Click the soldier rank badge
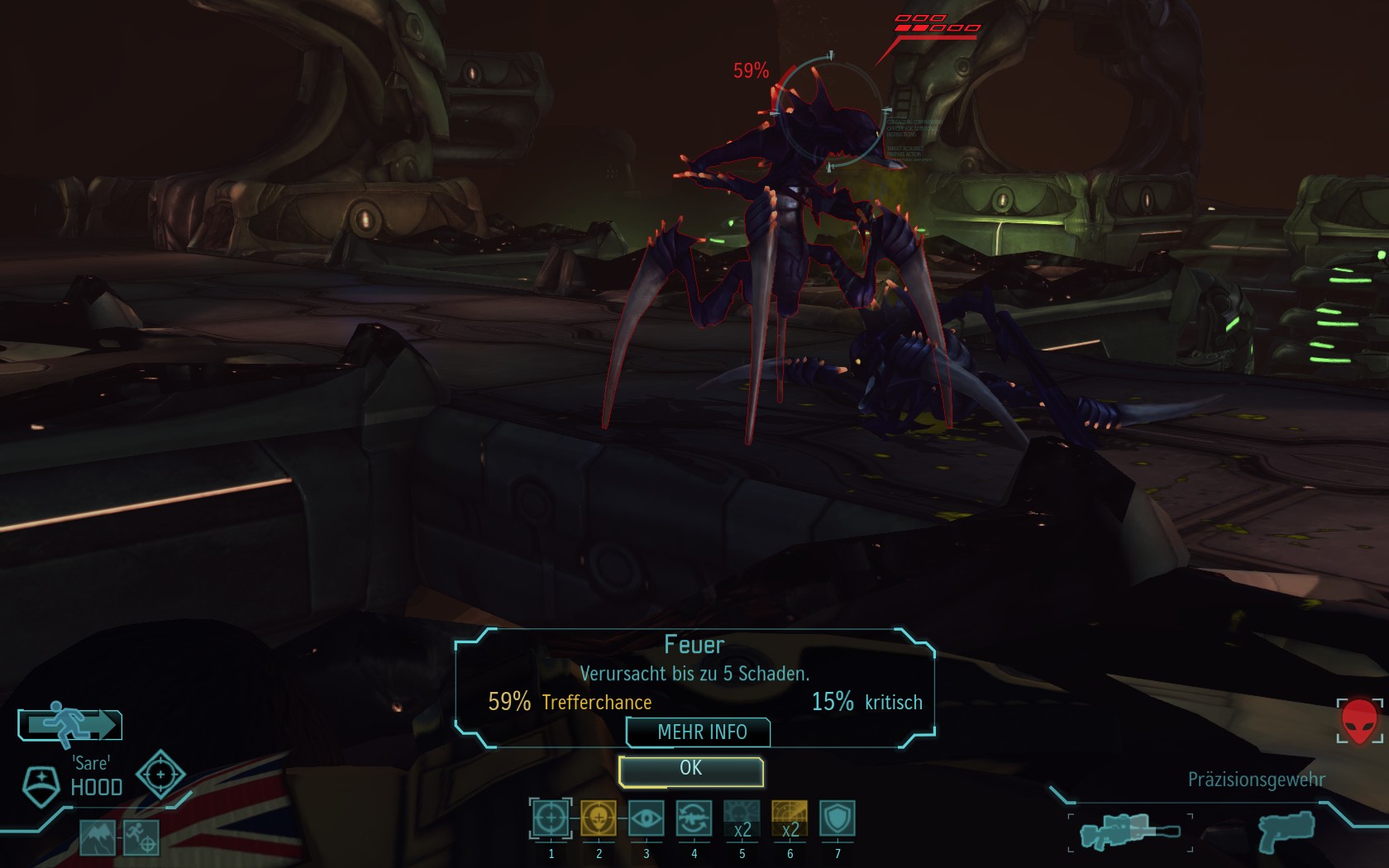This screenshot has height=868, width=1389. (x=41, y=785)
